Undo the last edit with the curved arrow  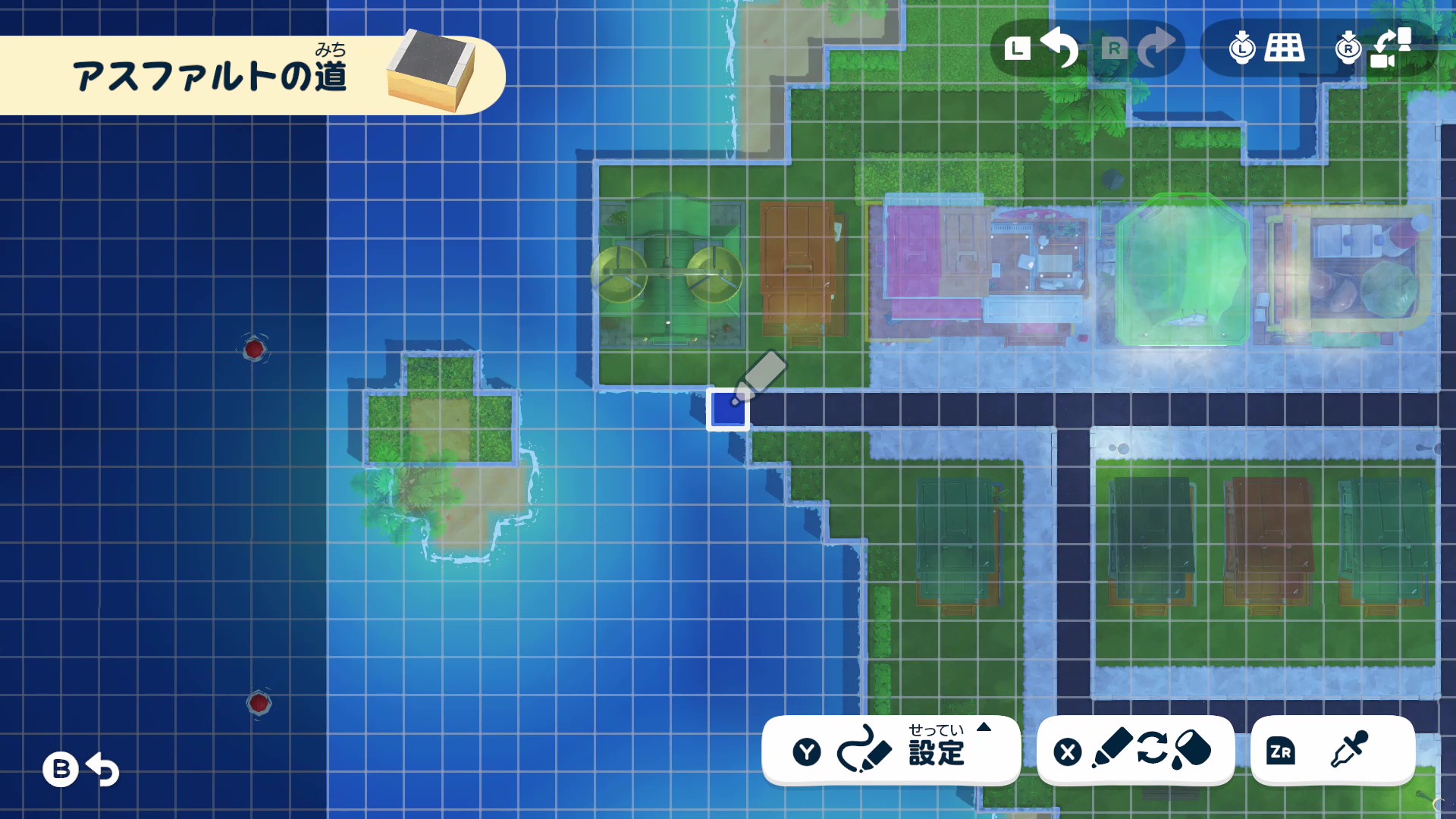1059,47
